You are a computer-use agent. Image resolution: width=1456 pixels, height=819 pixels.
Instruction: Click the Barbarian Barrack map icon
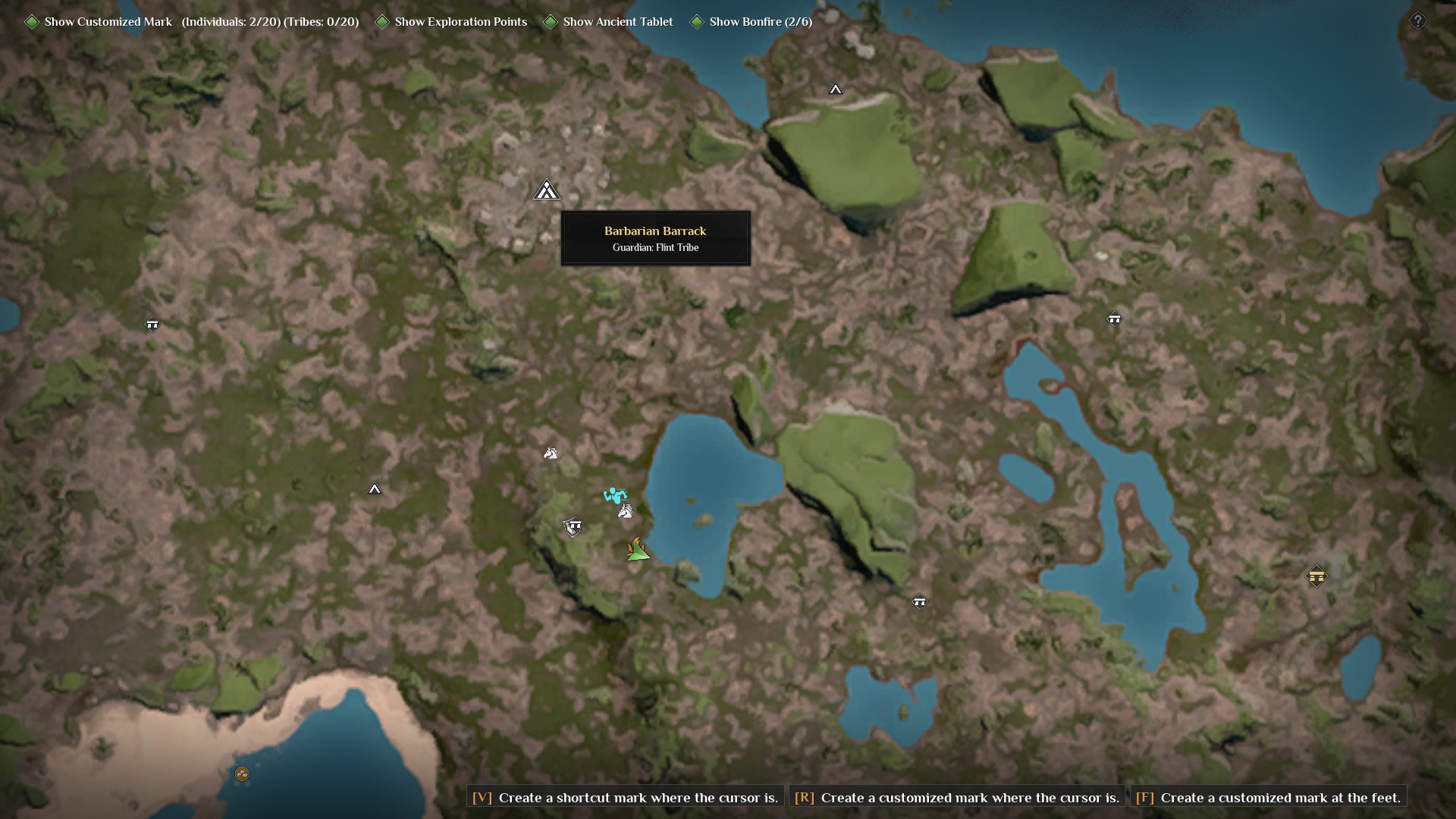[548, 190]
